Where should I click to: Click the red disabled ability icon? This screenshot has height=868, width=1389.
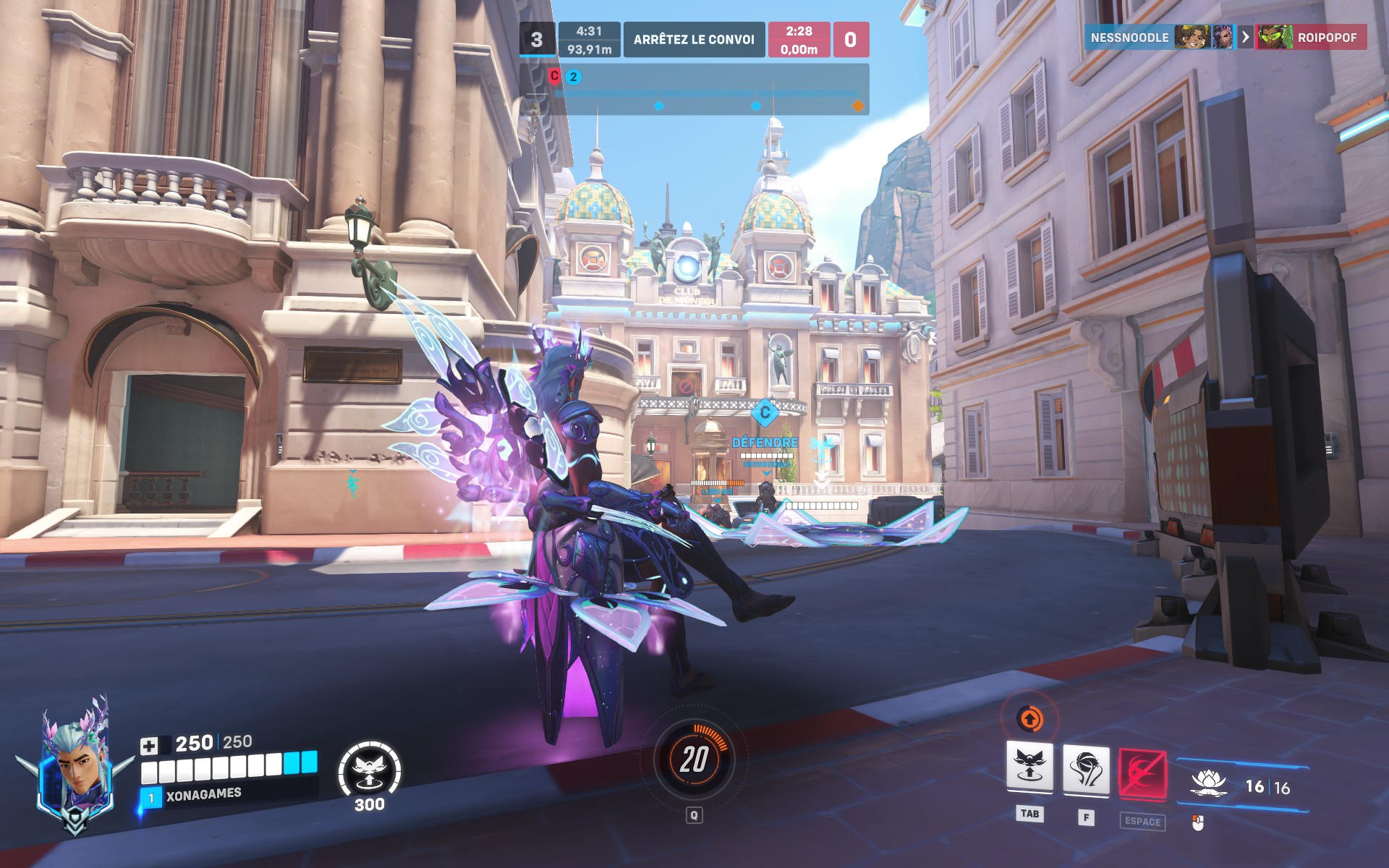click(1142, 774)
